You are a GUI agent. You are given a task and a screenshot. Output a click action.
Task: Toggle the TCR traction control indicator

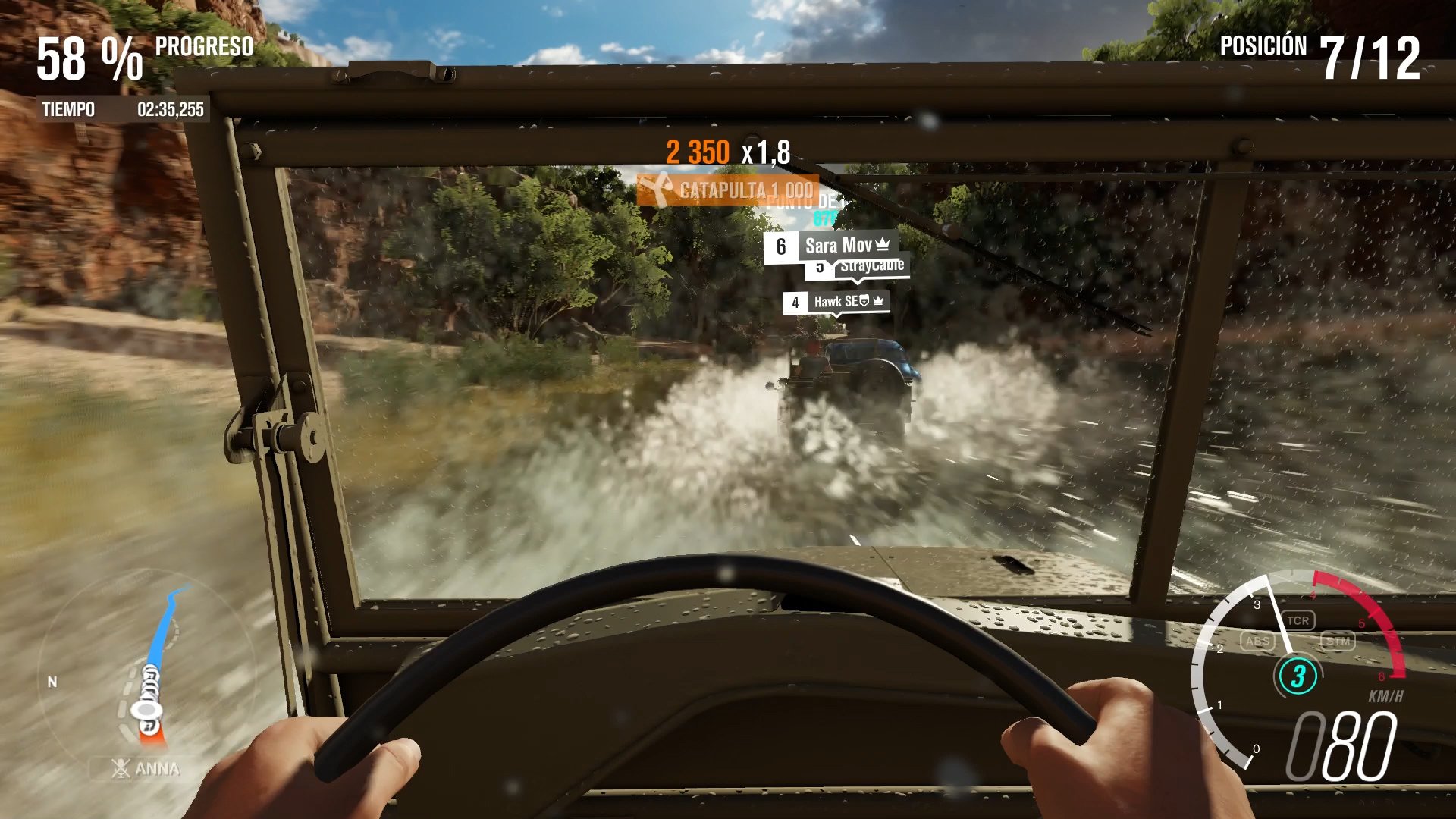click(x=1299, y=620)
